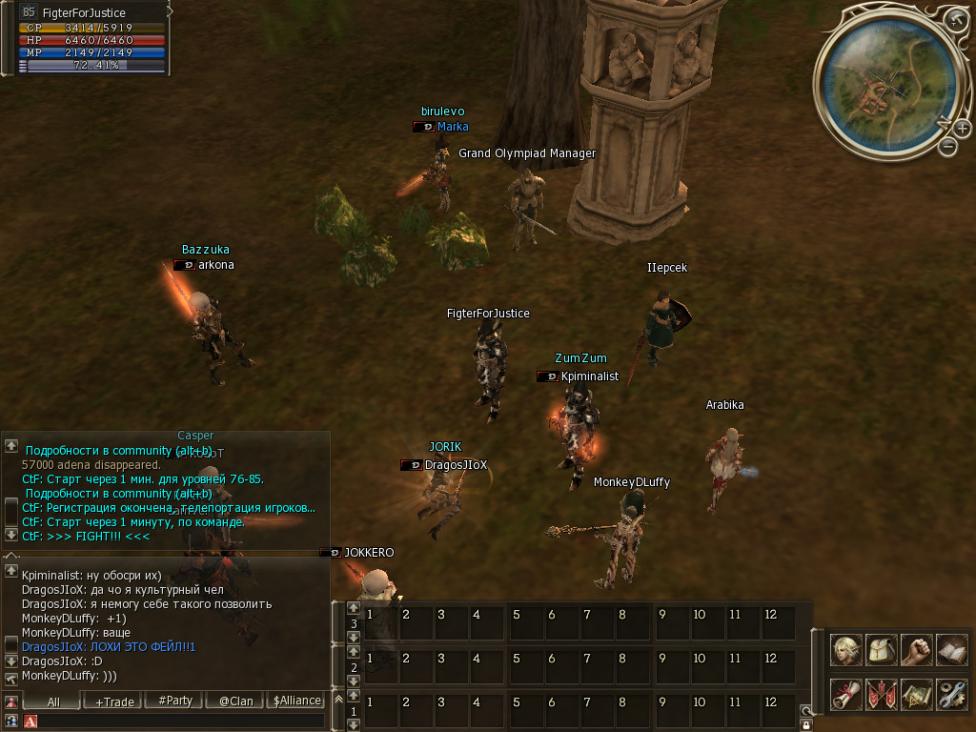The height and width of the screenshot is (732, 976).
Task: Open the fist actions menu icon
Action: tap(915, 650)
